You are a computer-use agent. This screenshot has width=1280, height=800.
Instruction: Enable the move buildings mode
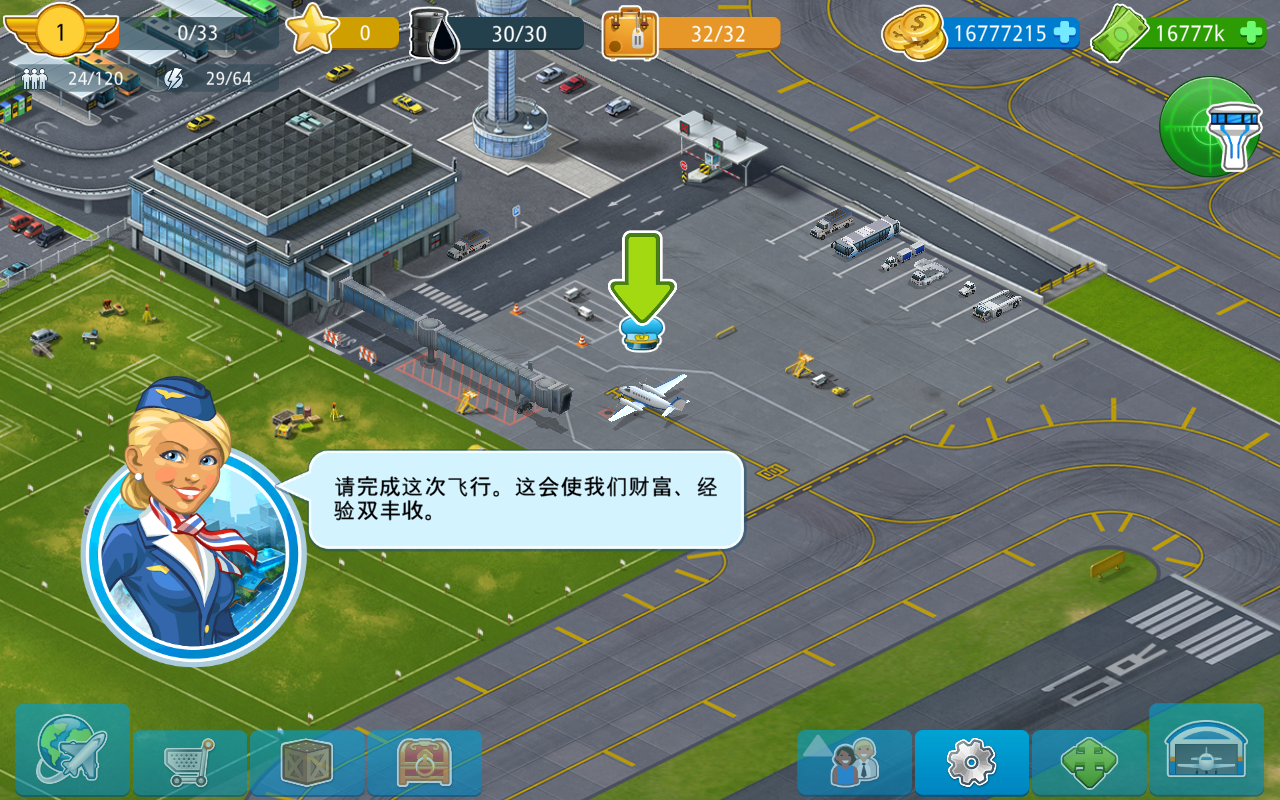[x=1089, y=762]
